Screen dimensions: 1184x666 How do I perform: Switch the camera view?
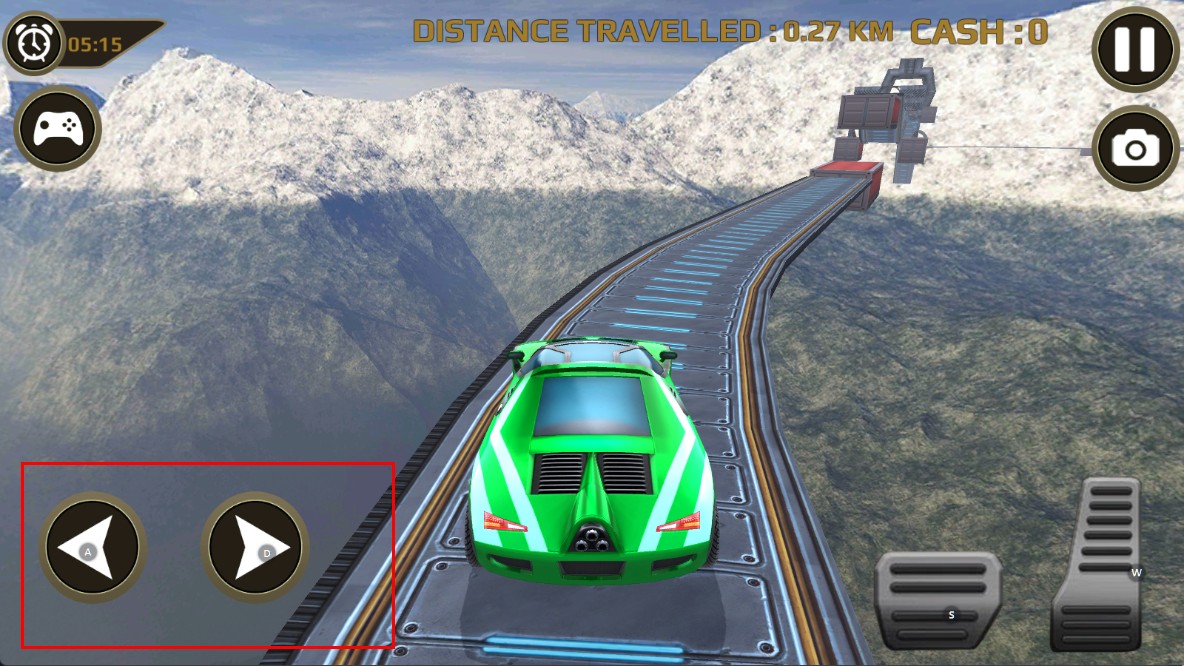1135,149
